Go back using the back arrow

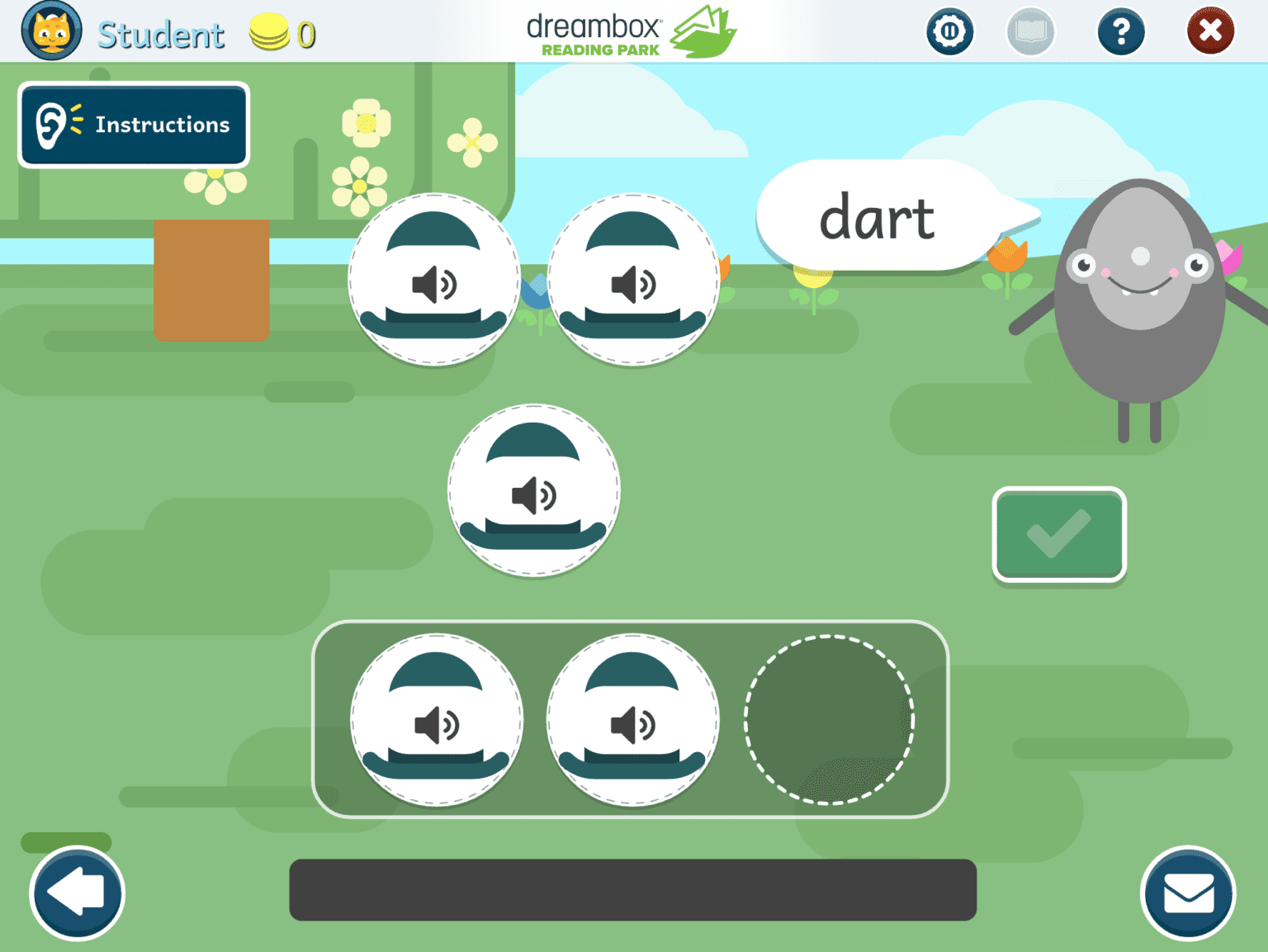[76, 893]
